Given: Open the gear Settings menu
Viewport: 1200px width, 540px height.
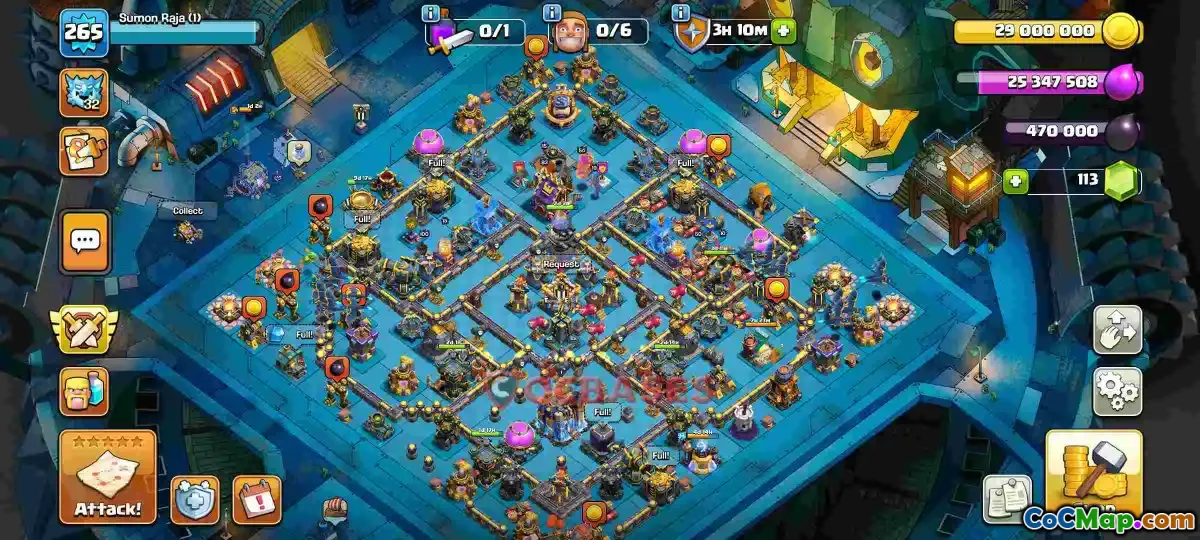Looking at the screenshot, I should pyautogui.click(x=1117, y=391).
